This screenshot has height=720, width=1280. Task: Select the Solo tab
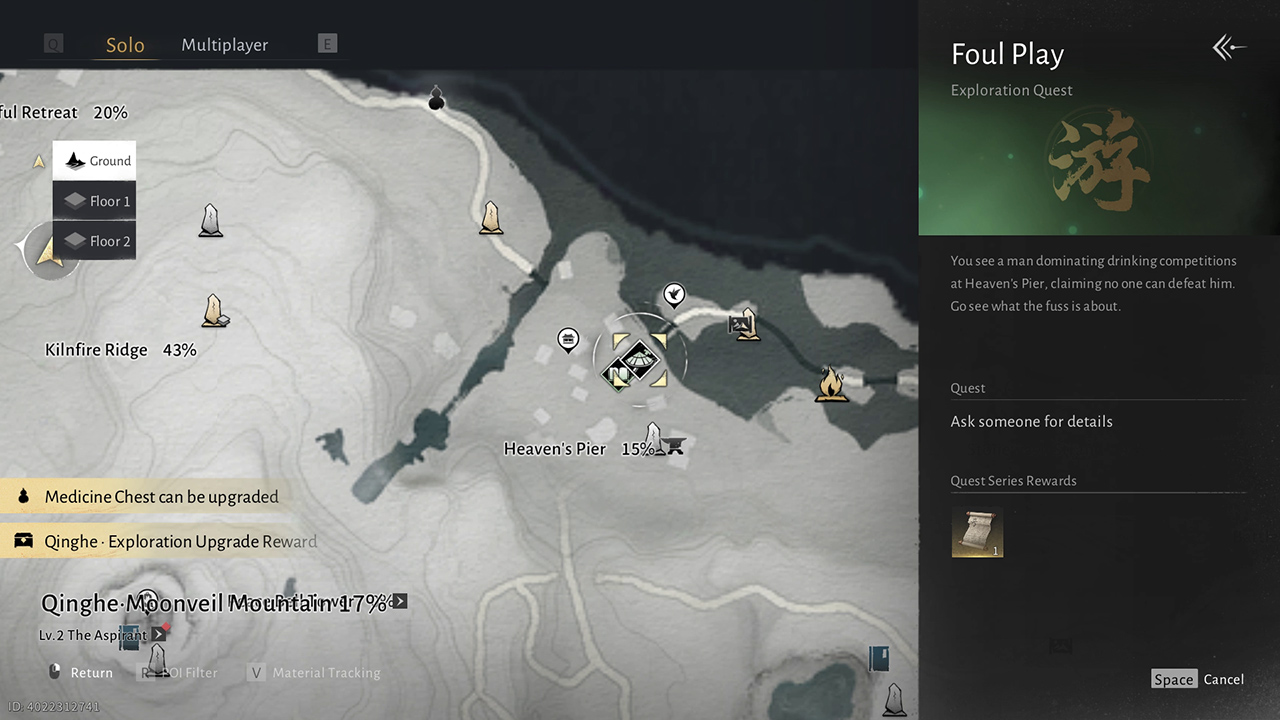tap(125, 45)
